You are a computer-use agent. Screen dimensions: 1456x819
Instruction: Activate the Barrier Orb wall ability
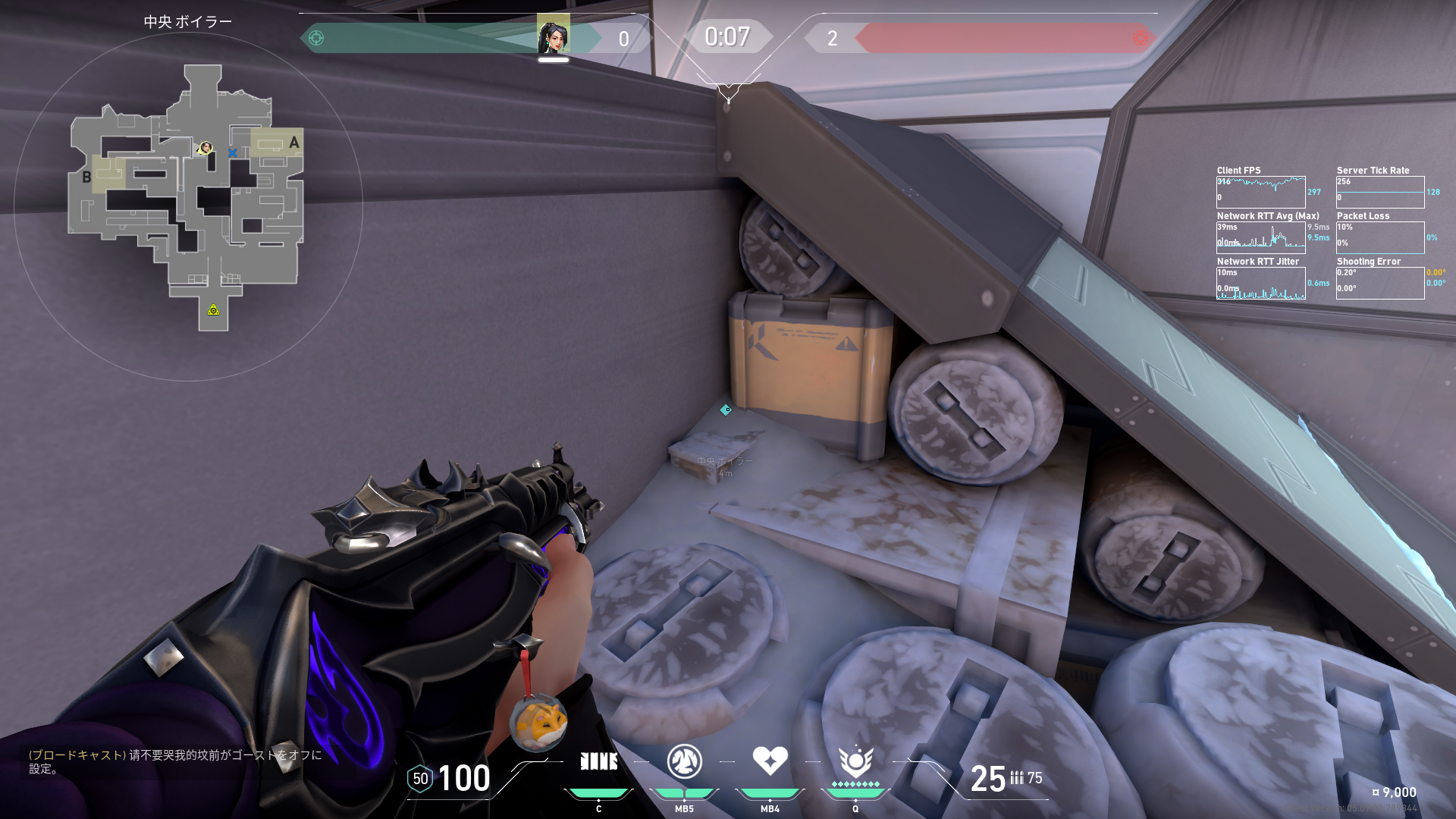click(598, 761)
